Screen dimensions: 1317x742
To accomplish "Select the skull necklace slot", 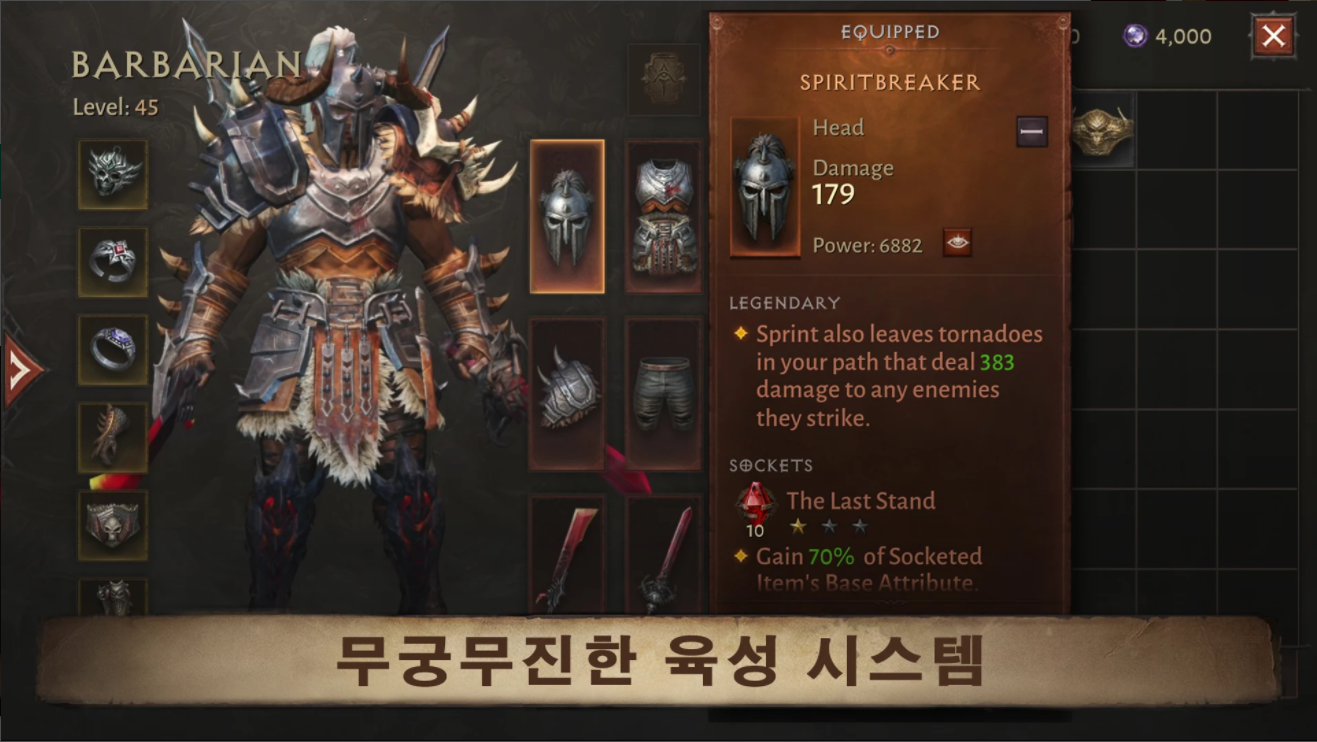I will click(113, 173).
